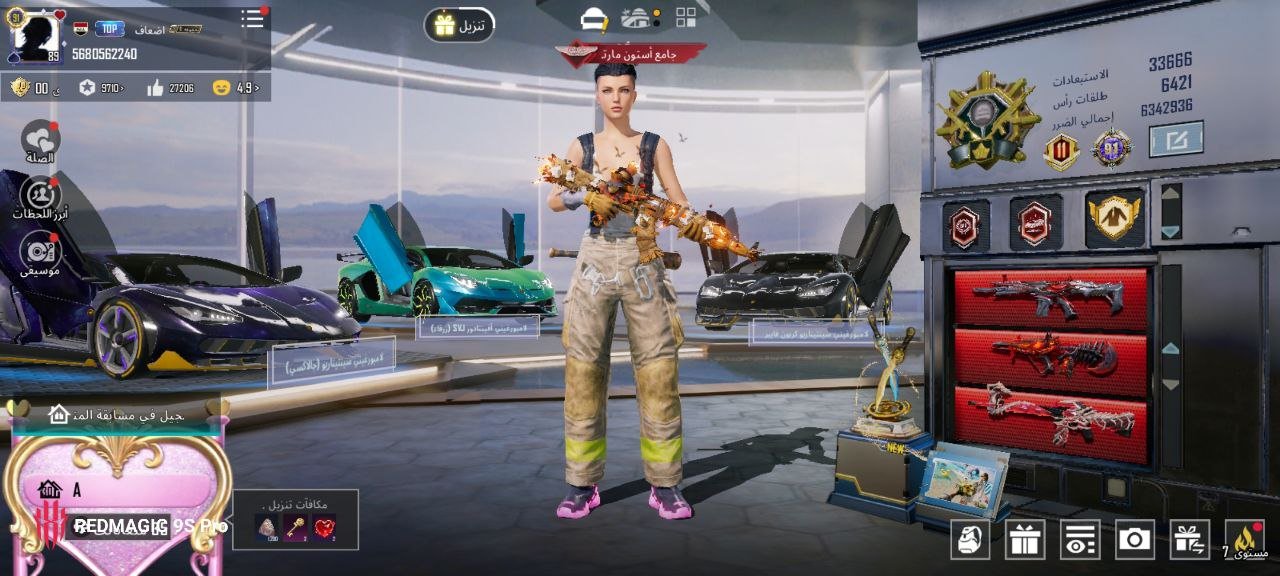This screenshot has width=1280, height=576.
Task: Show the thumbs-up likes count 27206
Action: 170,88
